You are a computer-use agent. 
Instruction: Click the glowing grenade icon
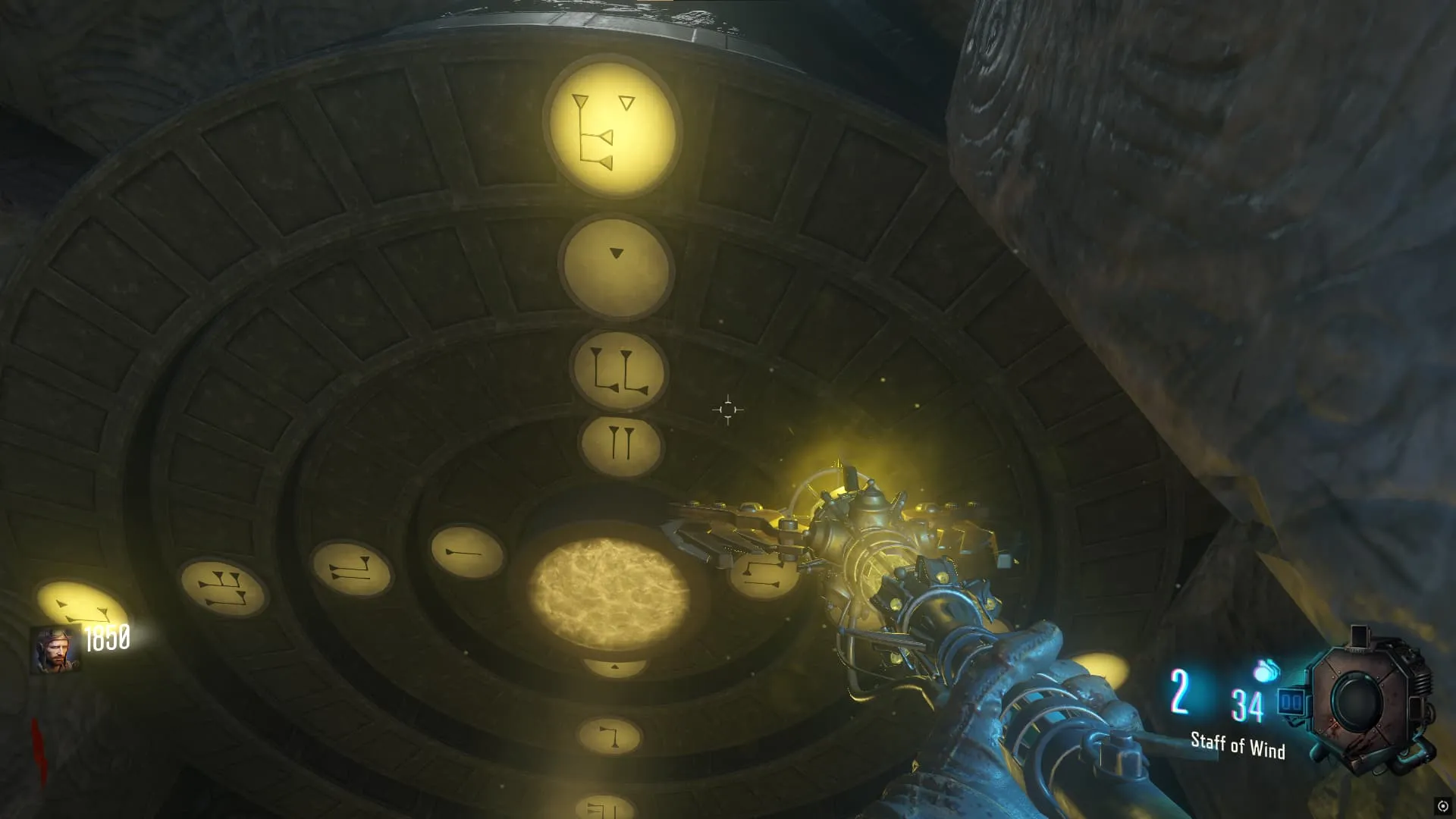pos(1266,670)
